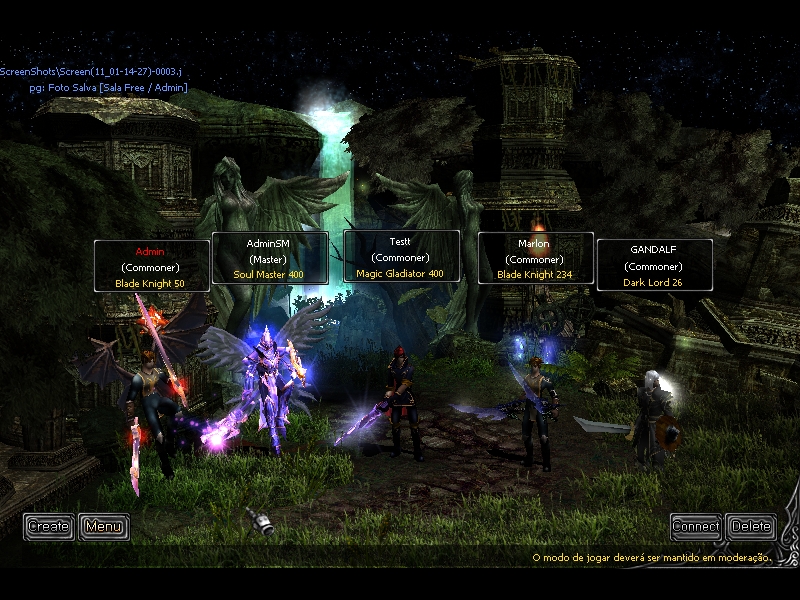Delete the selected character
This screenshot has width=800, height=600.
click(x=751, y=526)
